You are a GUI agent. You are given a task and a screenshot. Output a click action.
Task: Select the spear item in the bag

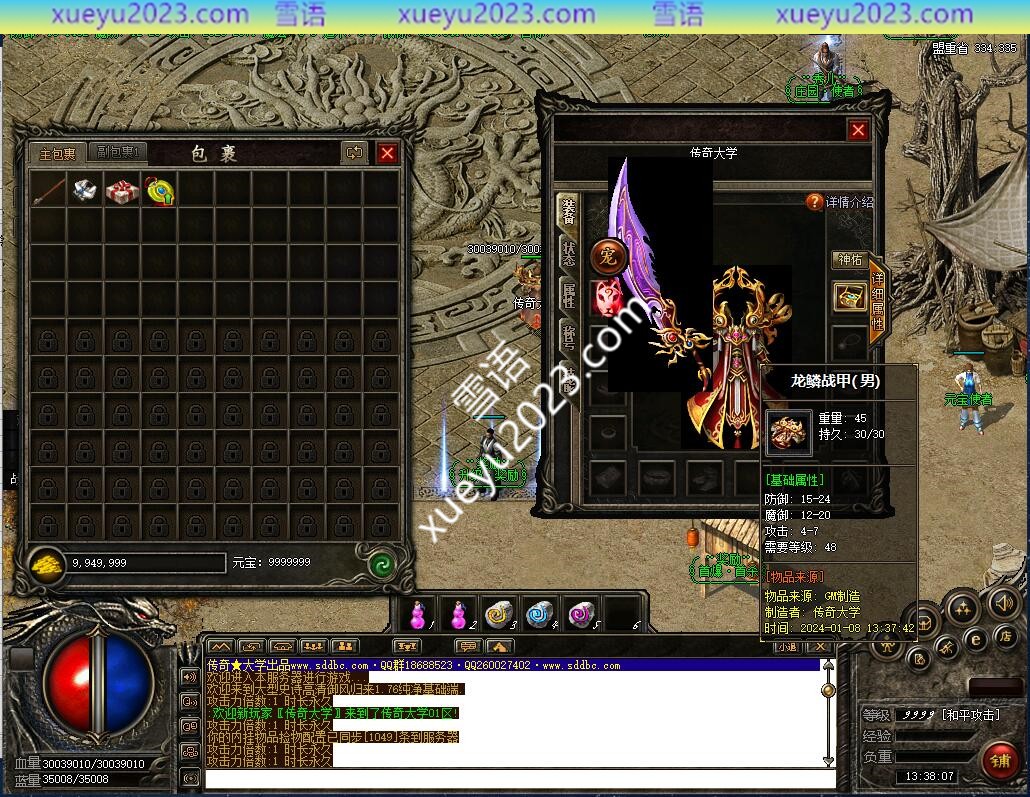pos(48,190)
